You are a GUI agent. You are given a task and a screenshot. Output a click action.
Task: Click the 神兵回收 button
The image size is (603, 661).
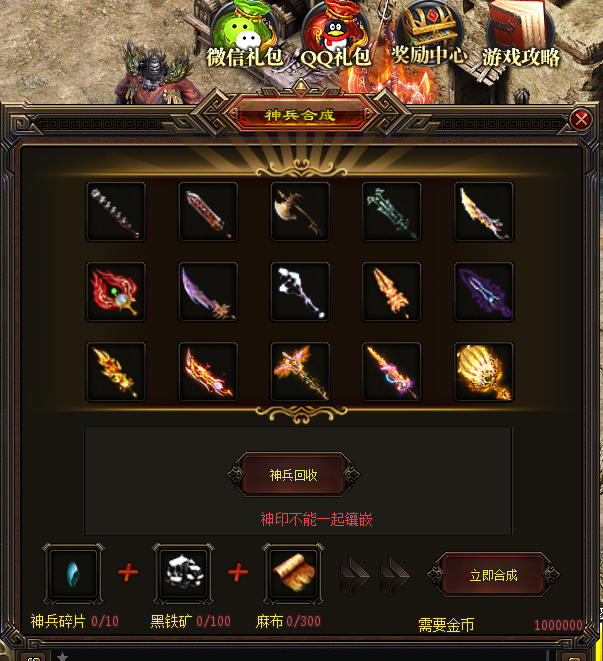pyautogui.click(x=293, y=475)
